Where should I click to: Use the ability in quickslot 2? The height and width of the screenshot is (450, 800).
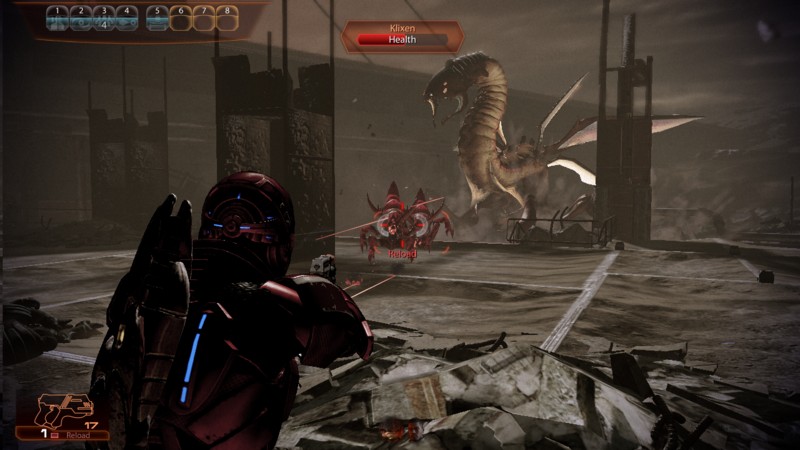(x=80, y=18)
